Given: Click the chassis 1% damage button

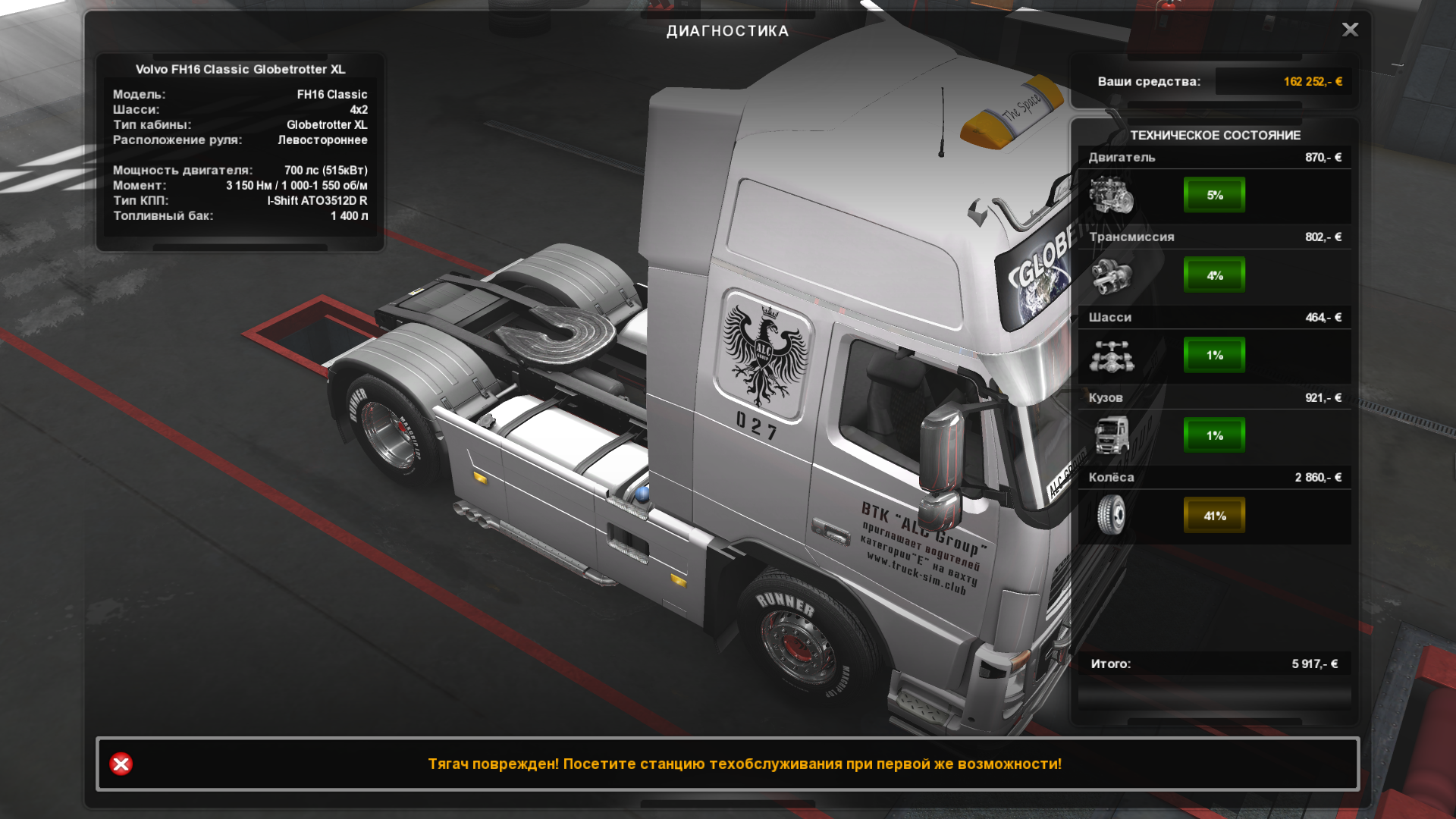Looking at the screenshot, I should 1214,355.
